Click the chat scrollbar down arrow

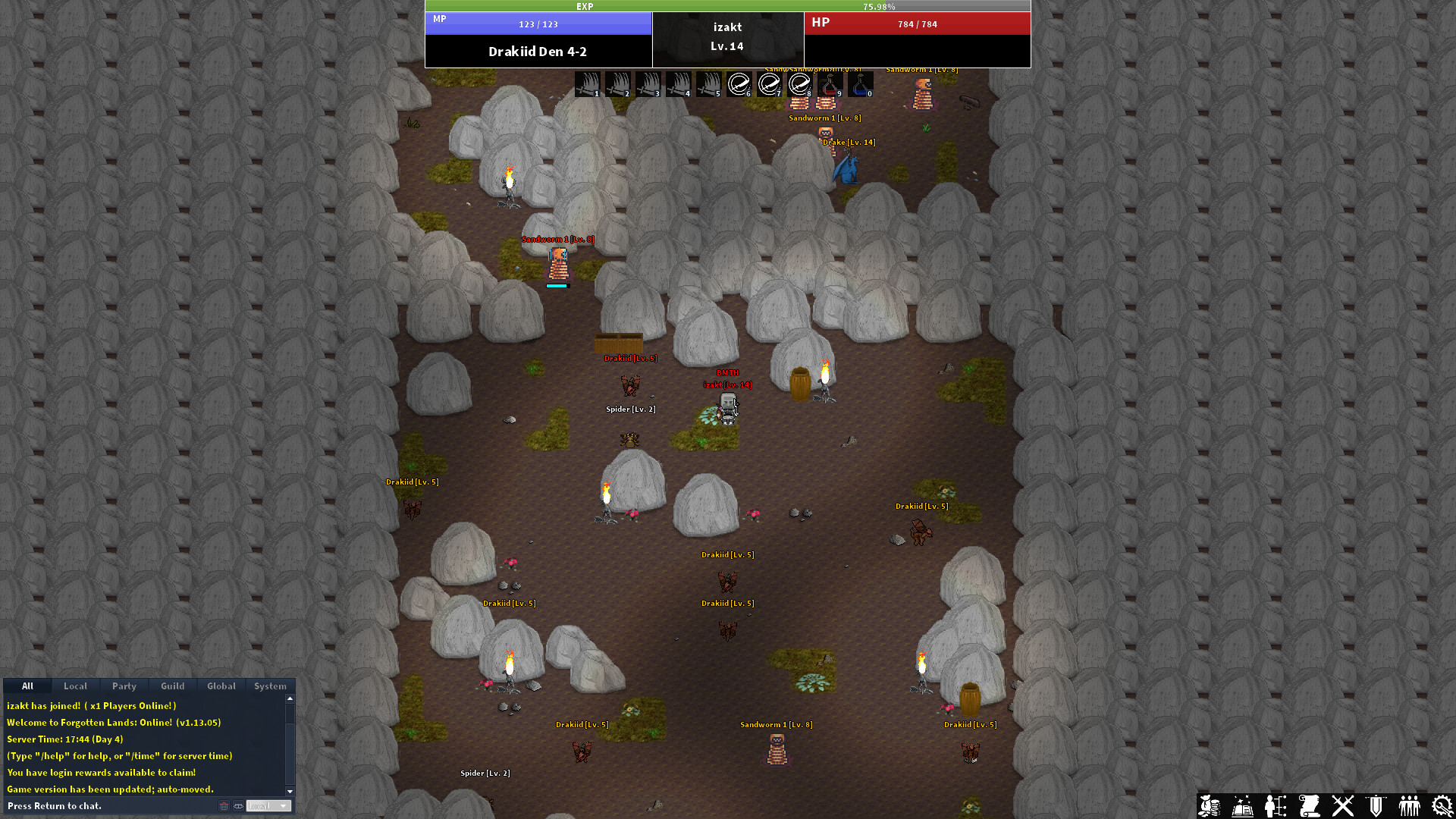(x=290, y=792)
